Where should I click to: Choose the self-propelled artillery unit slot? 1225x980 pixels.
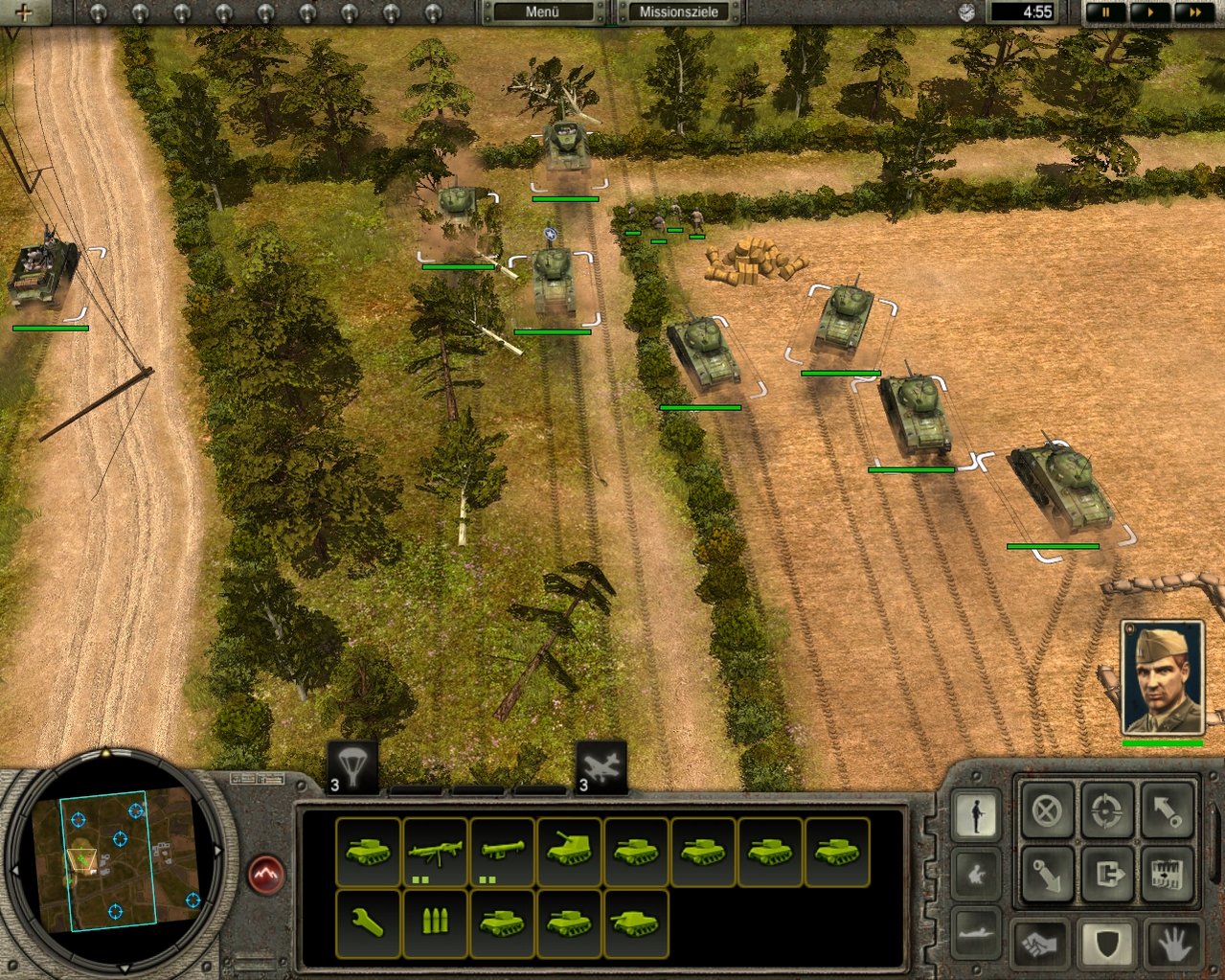pyautogui.click(x=569, y=852)
